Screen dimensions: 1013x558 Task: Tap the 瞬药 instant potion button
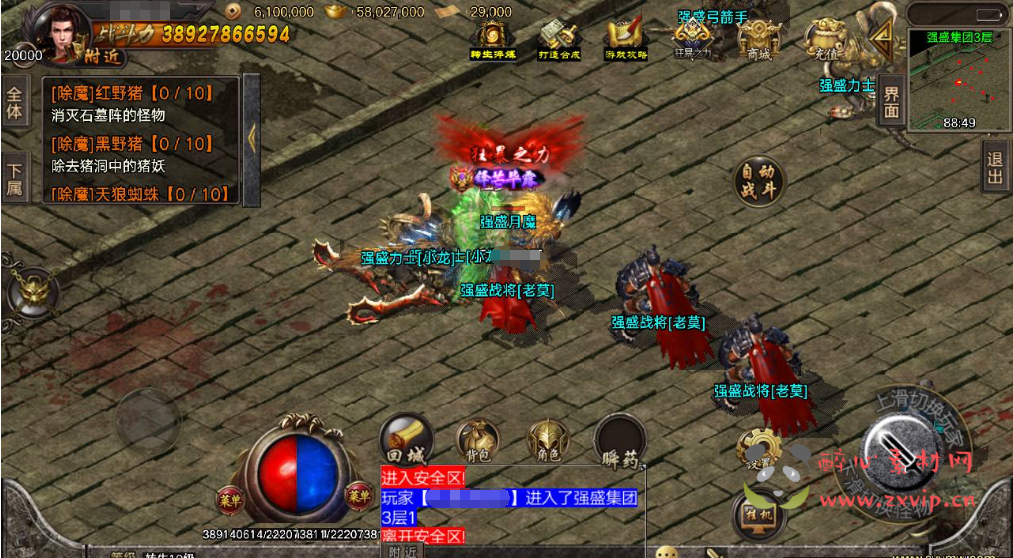(x=620, y=443)
